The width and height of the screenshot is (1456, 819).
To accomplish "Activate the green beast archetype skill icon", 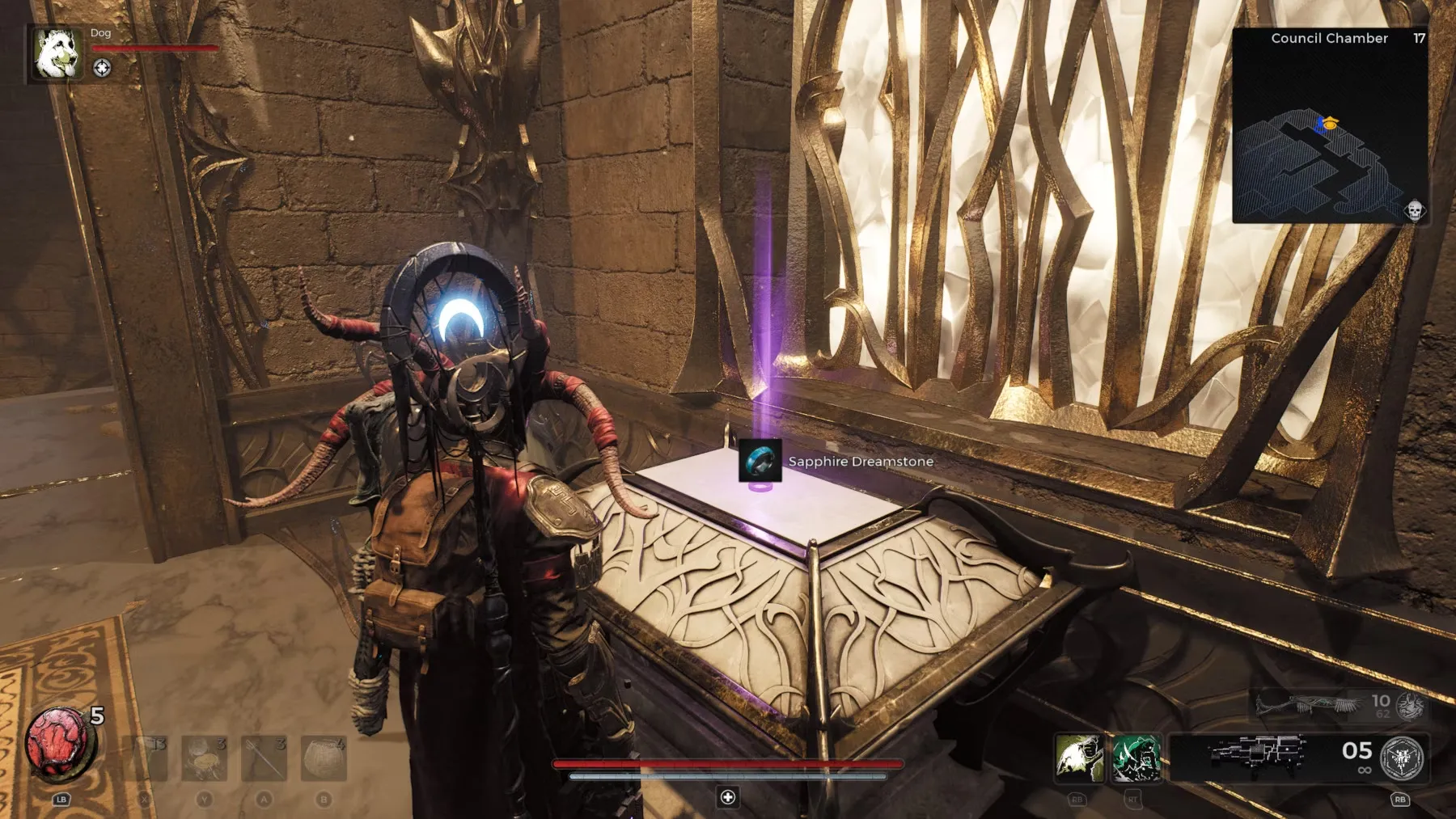I will [1136, 758].
